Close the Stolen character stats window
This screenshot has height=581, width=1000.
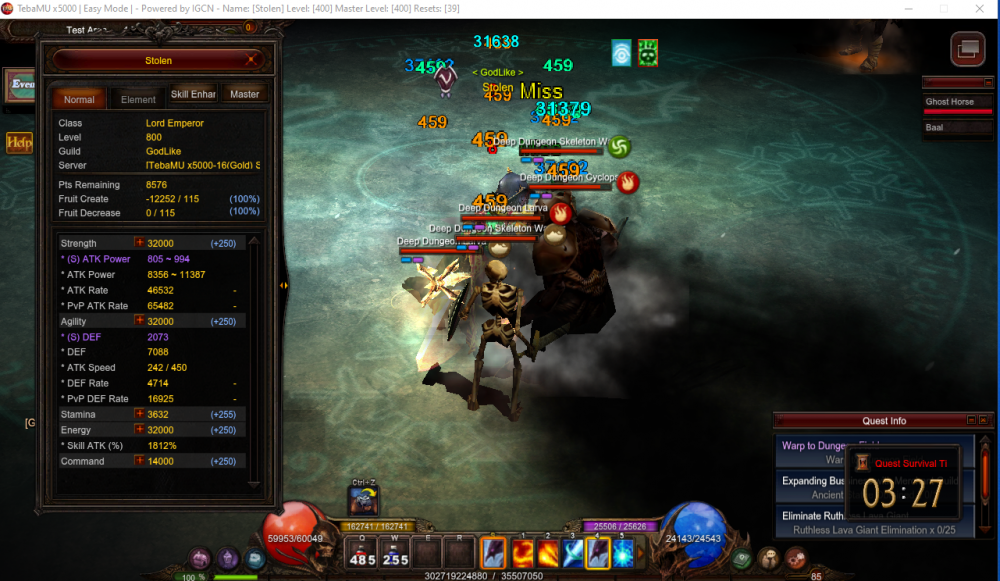(x=250, y=61)
